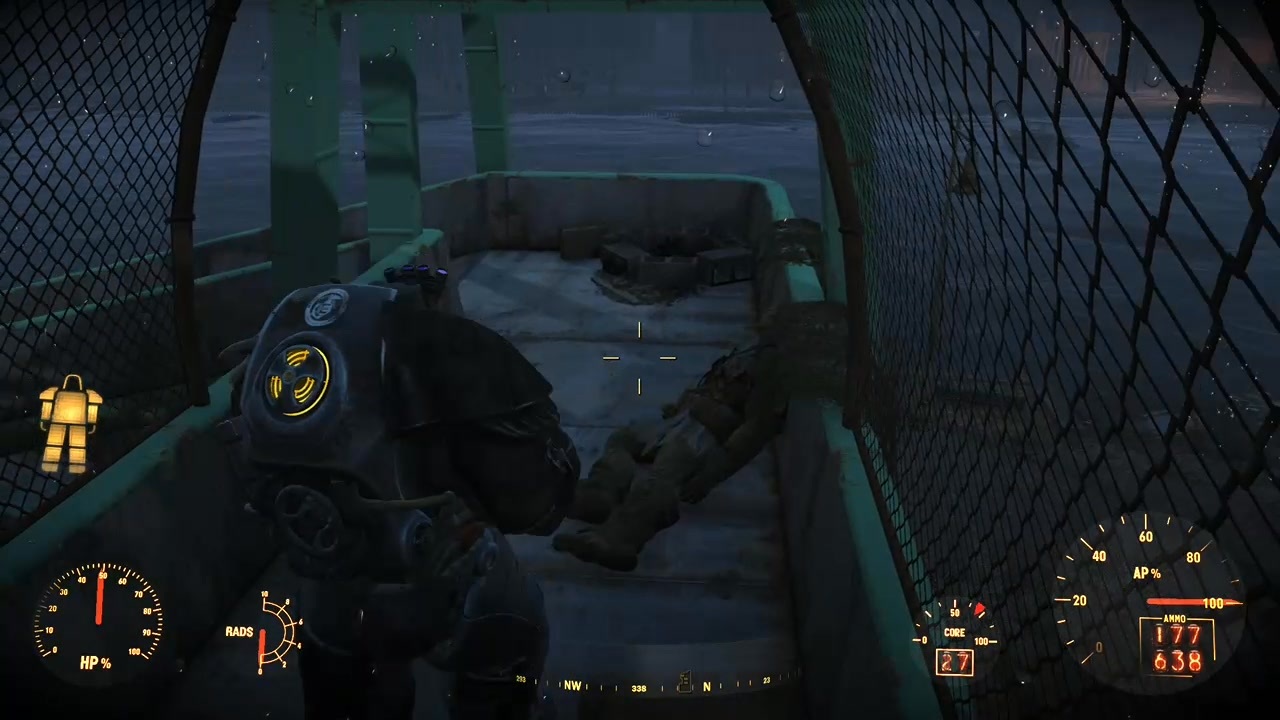Select the NW label on the compass strip

pyautogui.click(x=573, y=686)
